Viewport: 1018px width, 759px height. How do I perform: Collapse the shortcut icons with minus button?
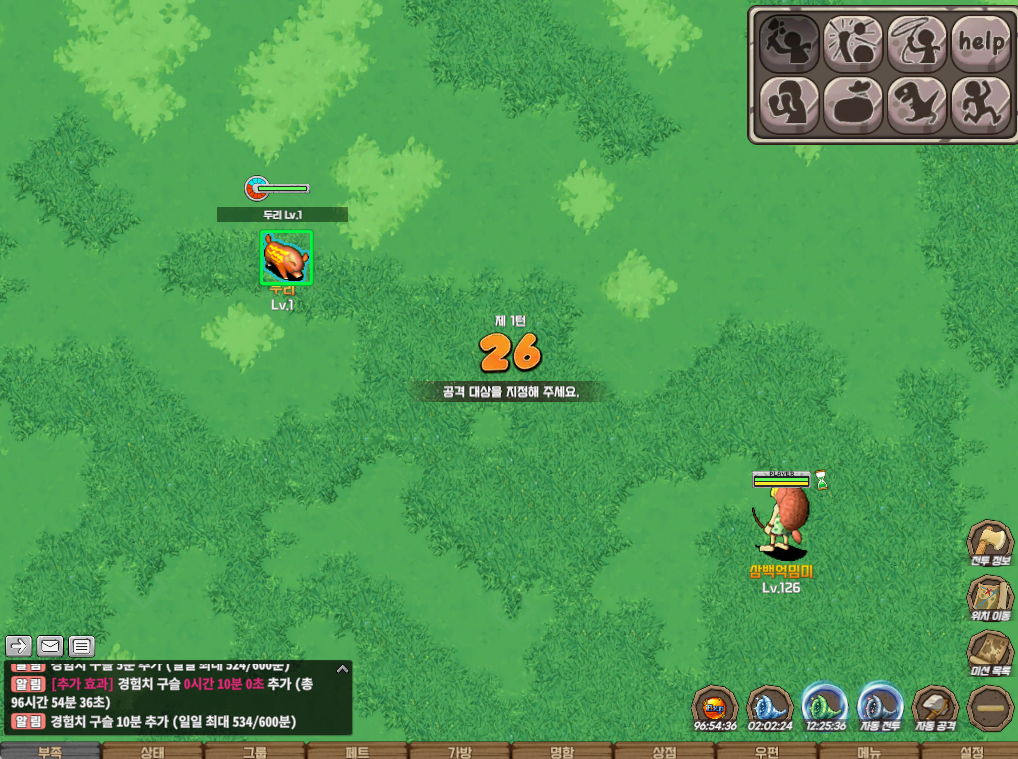point(989,708)
